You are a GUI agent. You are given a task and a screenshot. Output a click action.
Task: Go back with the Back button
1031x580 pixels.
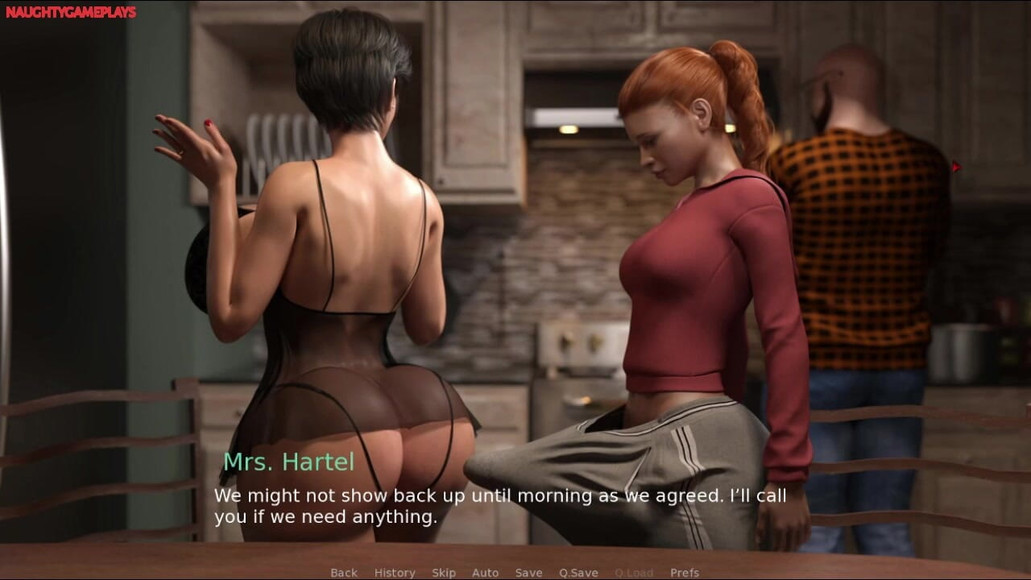coord(344,573)
